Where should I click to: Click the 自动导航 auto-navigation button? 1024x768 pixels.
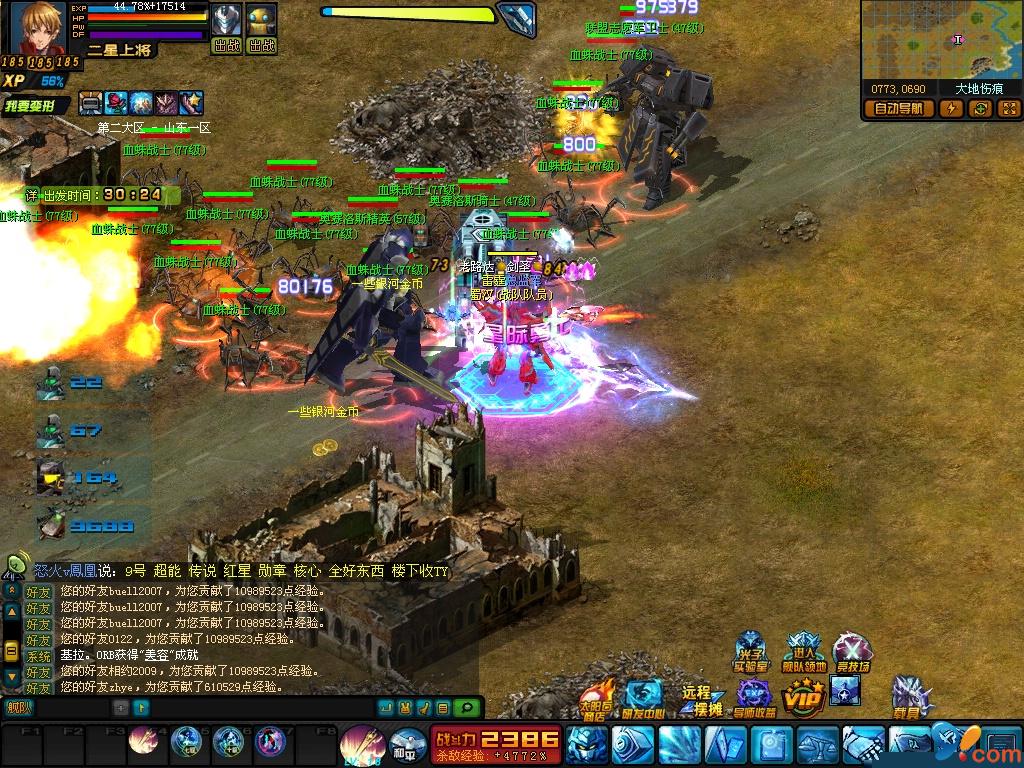[x=899, y=109]
